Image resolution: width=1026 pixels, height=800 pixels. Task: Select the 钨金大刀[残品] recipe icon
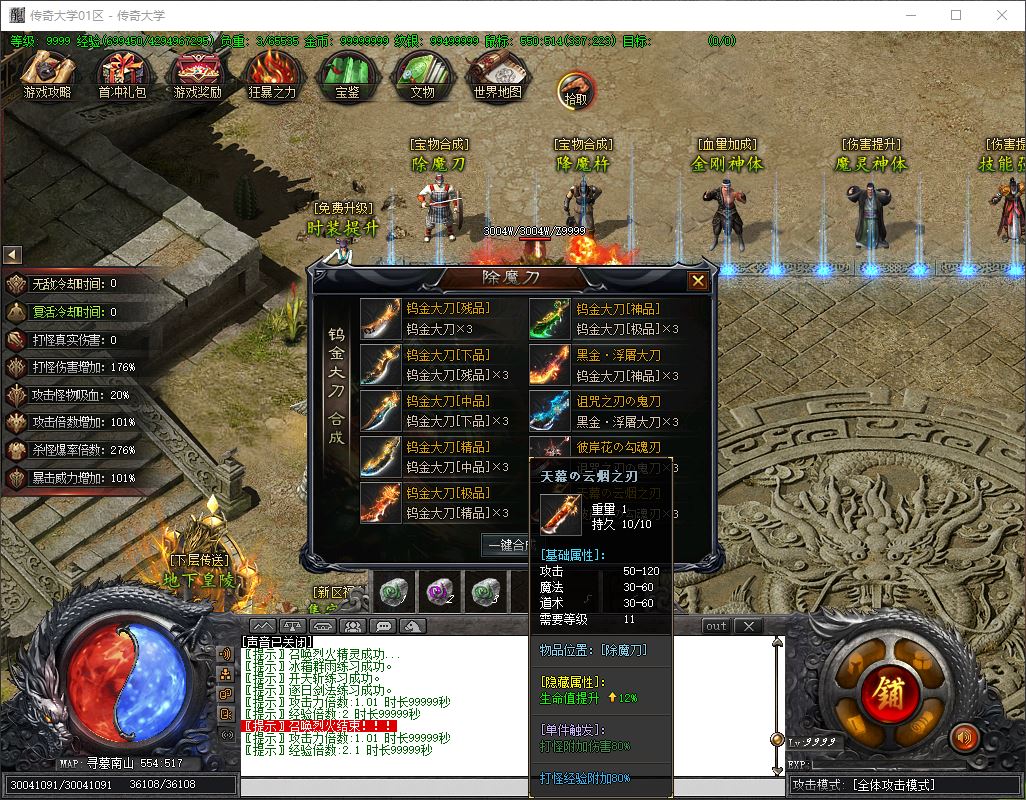point(381,319)
